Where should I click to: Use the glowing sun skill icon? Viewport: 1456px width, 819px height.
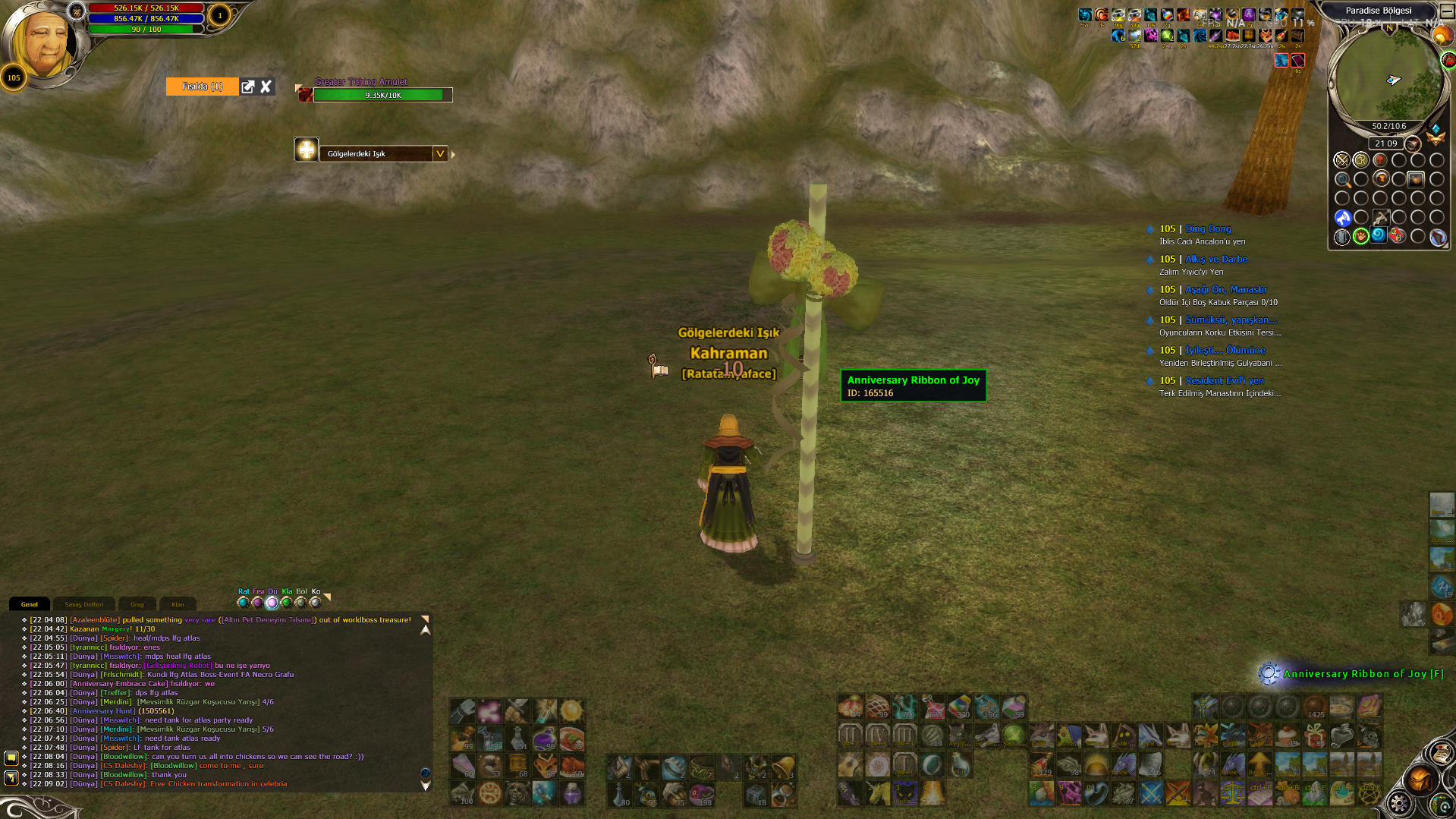571,710
